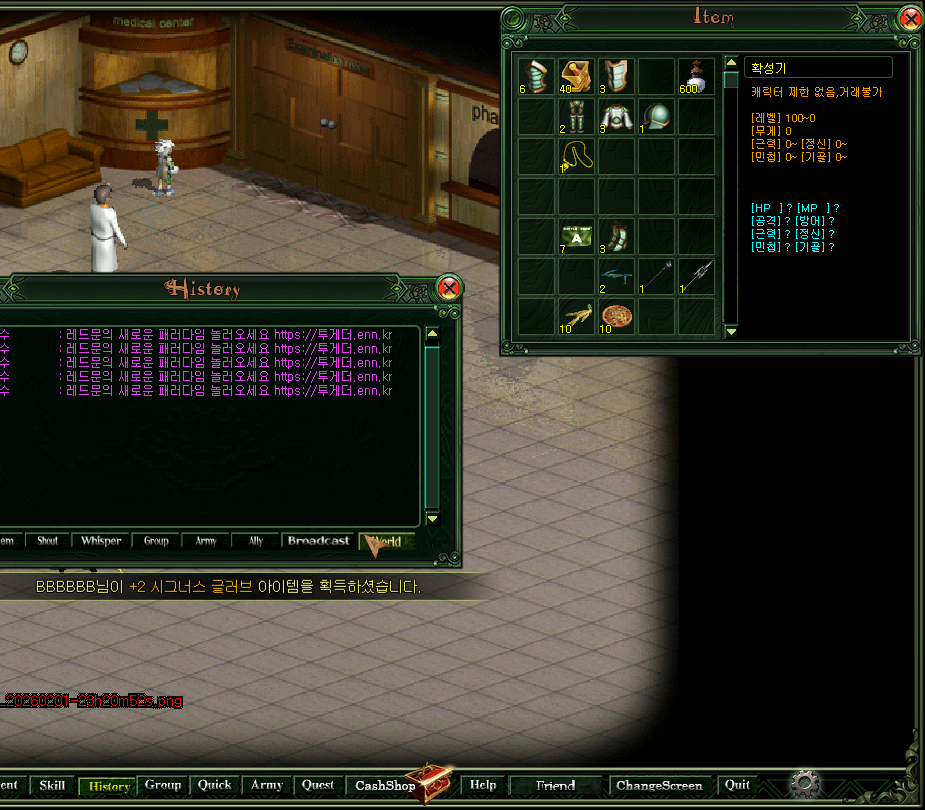
Task: Pick the gold necklace in the inventory
Action: [576, 156]
